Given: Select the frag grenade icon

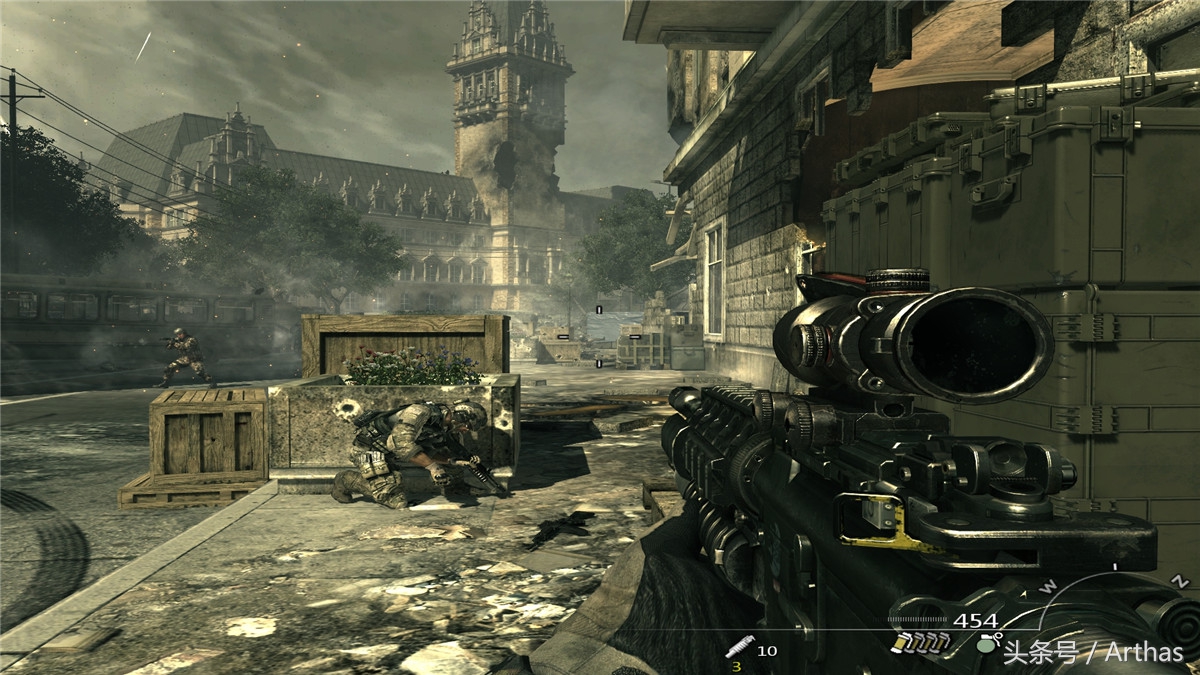Looking at the screenshot, I should [986, 645].
